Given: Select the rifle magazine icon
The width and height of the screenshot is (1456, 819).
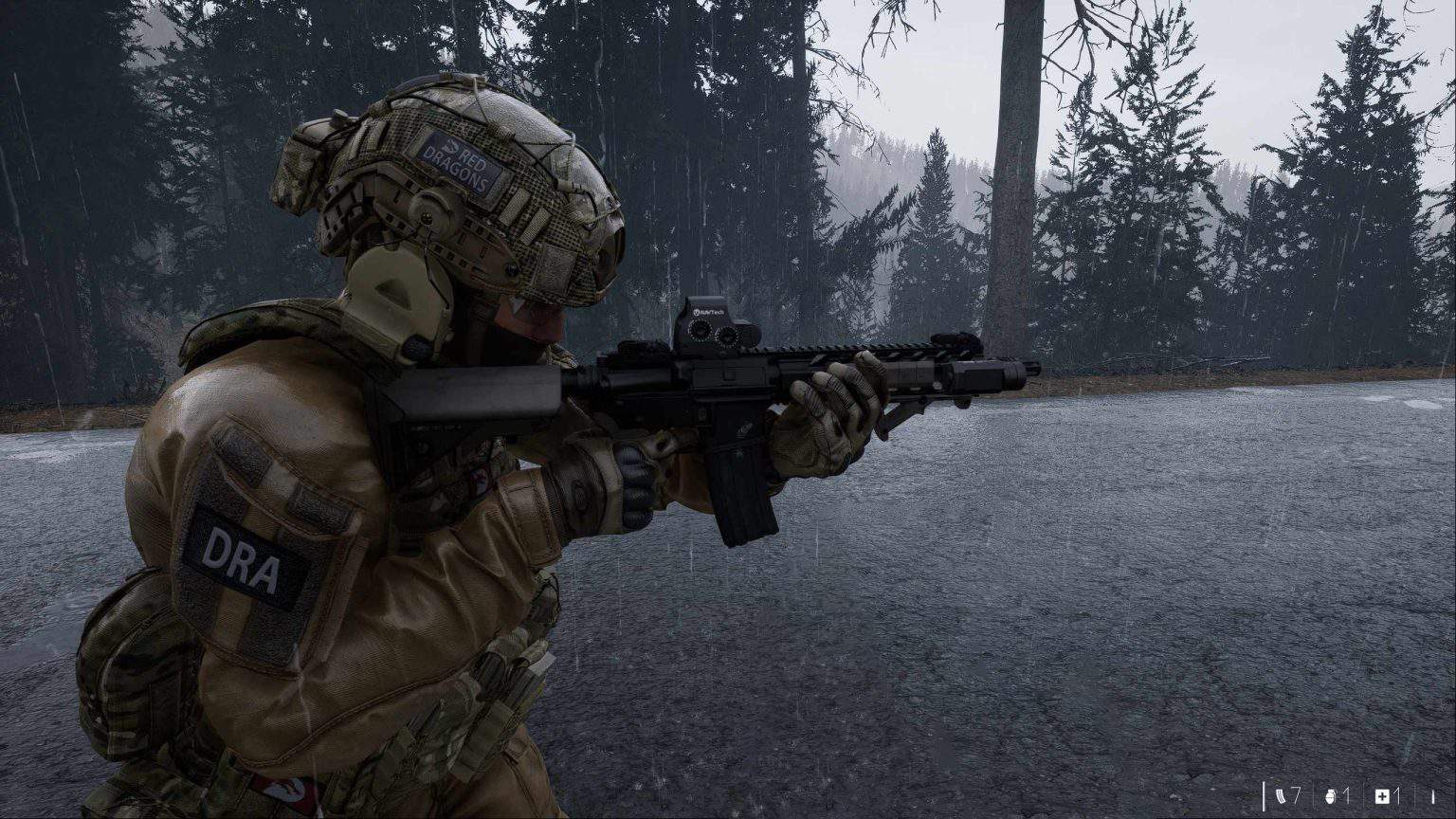Looking at the screenshot, I should tap(1283, 796).
